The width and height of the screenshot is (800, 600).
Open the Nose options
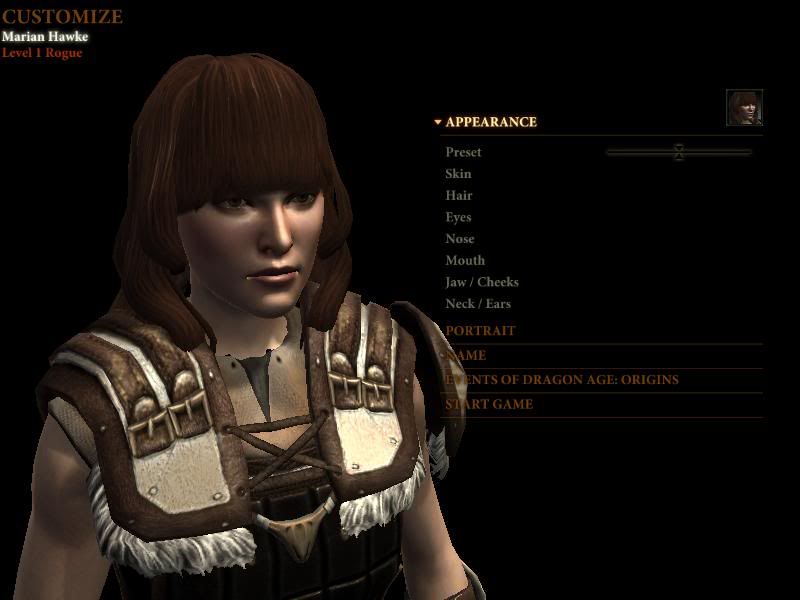click(x=460, y=239)
